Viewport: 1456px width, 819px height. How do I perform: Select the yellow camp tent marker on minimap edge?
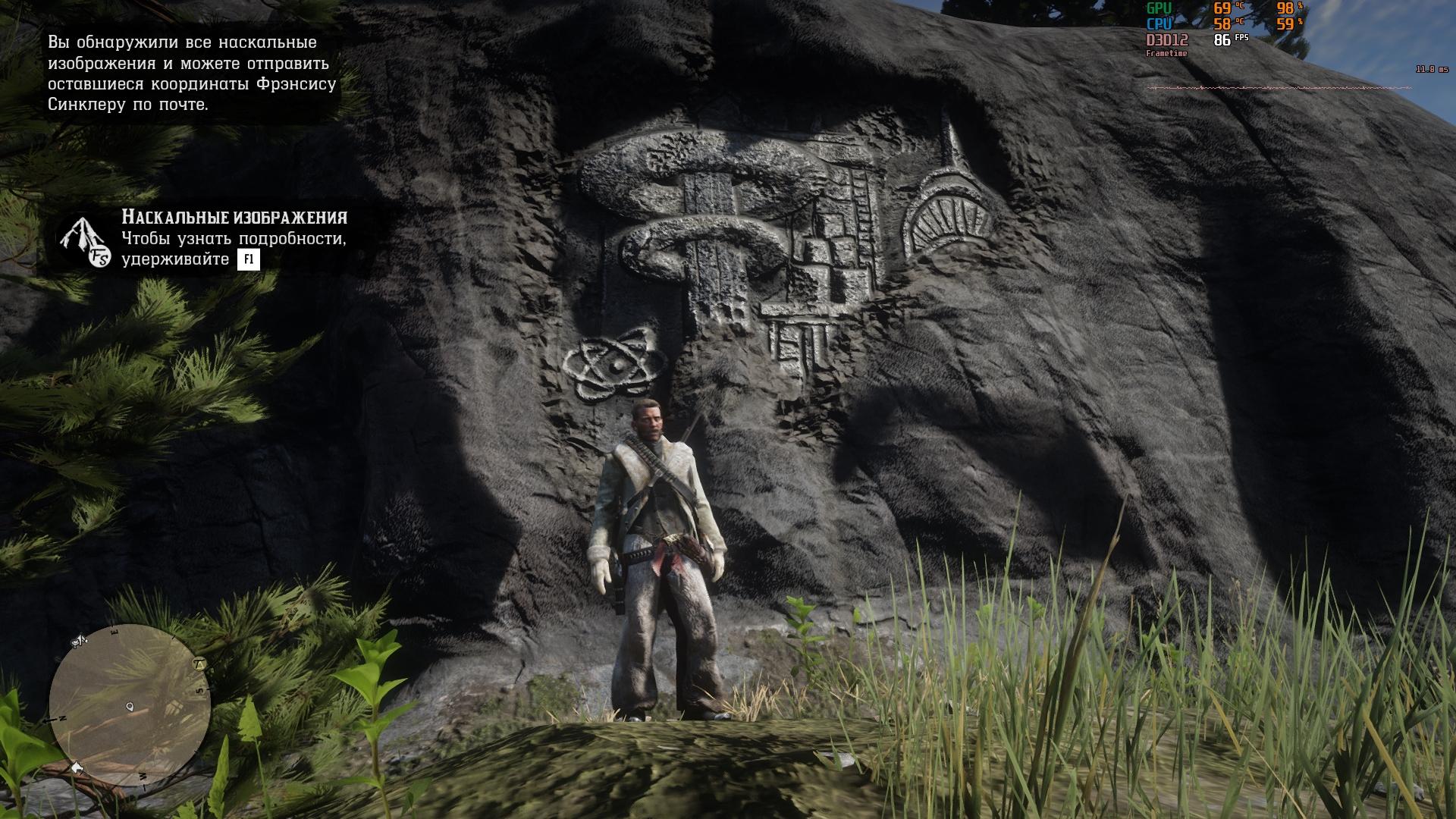pyautogui.click(x=200, y=664)
